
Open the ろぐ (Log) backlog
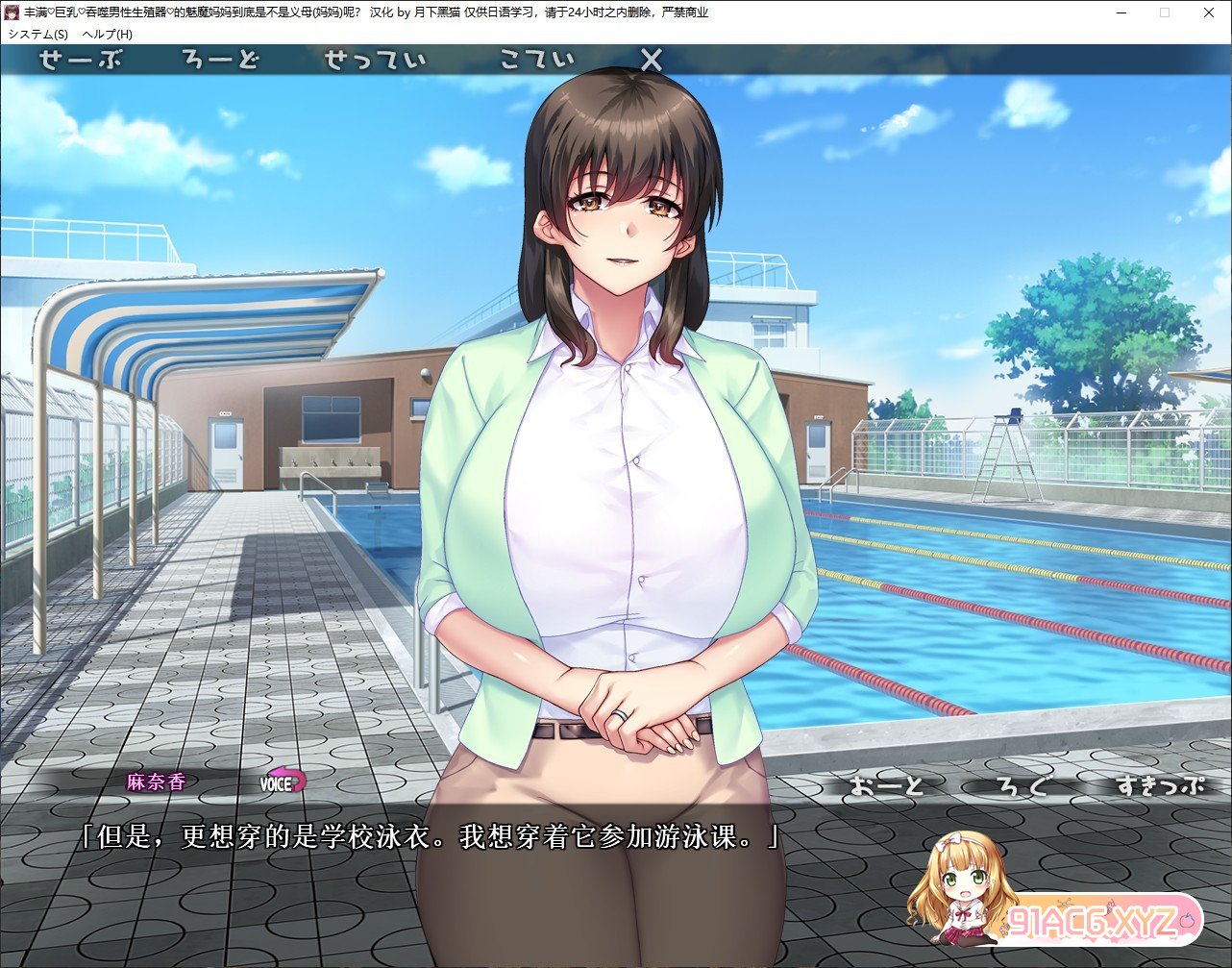(x=1022, y=785)
